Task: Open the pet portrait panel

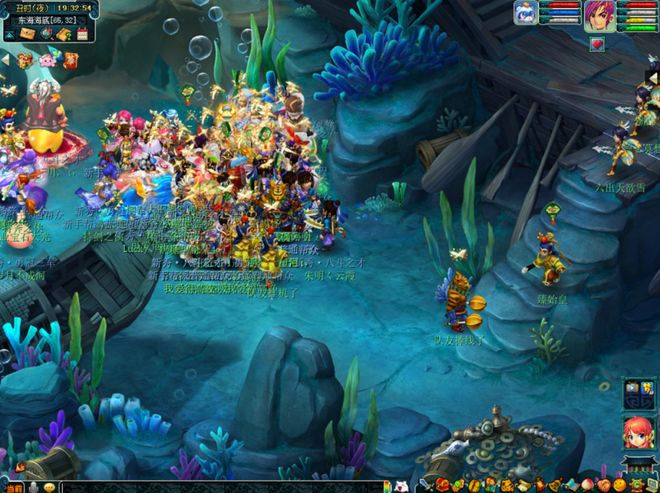Action: point(526,12)
